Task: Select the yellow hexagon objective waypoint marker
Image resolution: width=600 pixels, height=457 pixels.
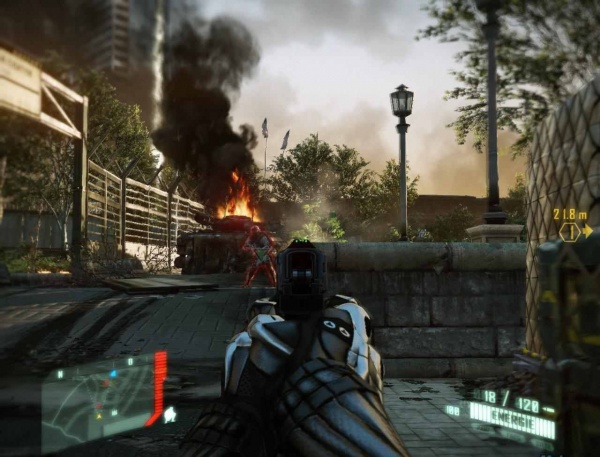Action: click(x=569, y=232)
